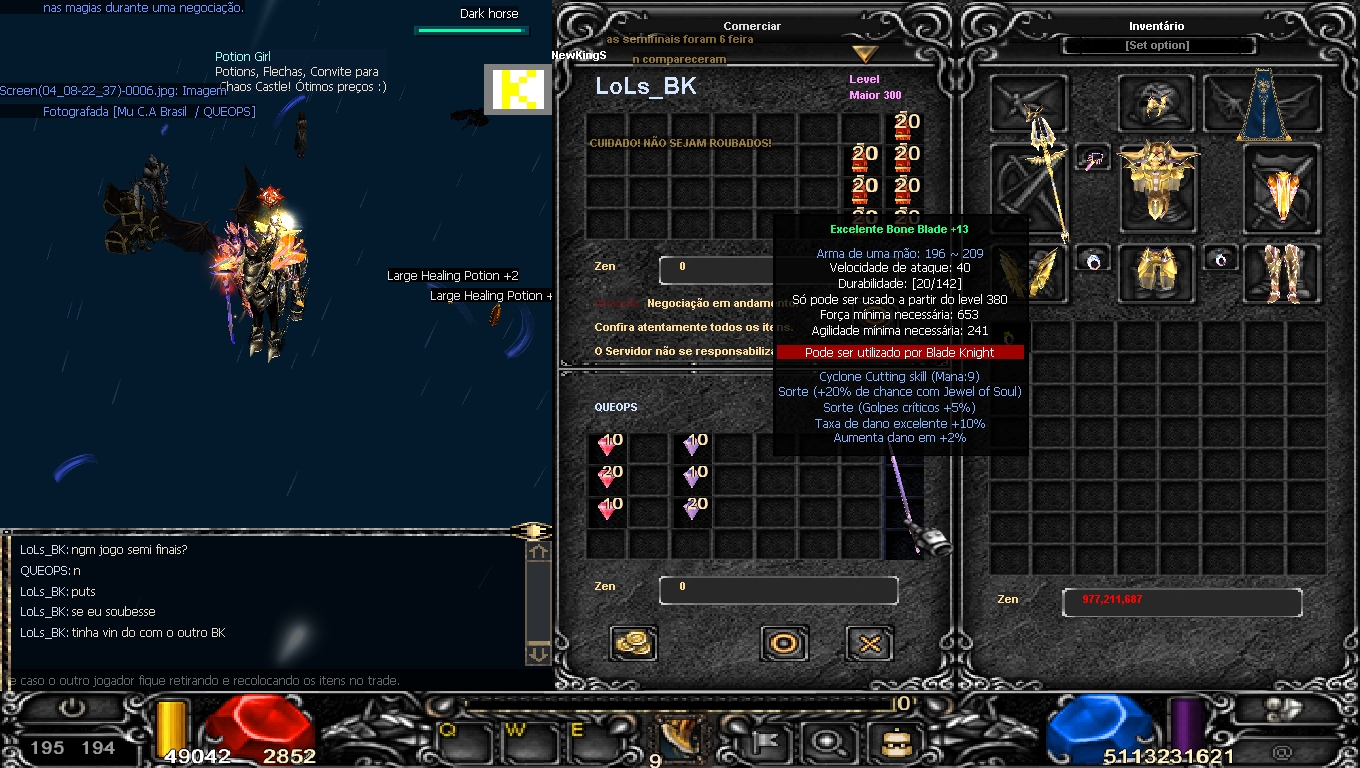
Task: Select the equipped orange shield slot
Action: 1283,188
